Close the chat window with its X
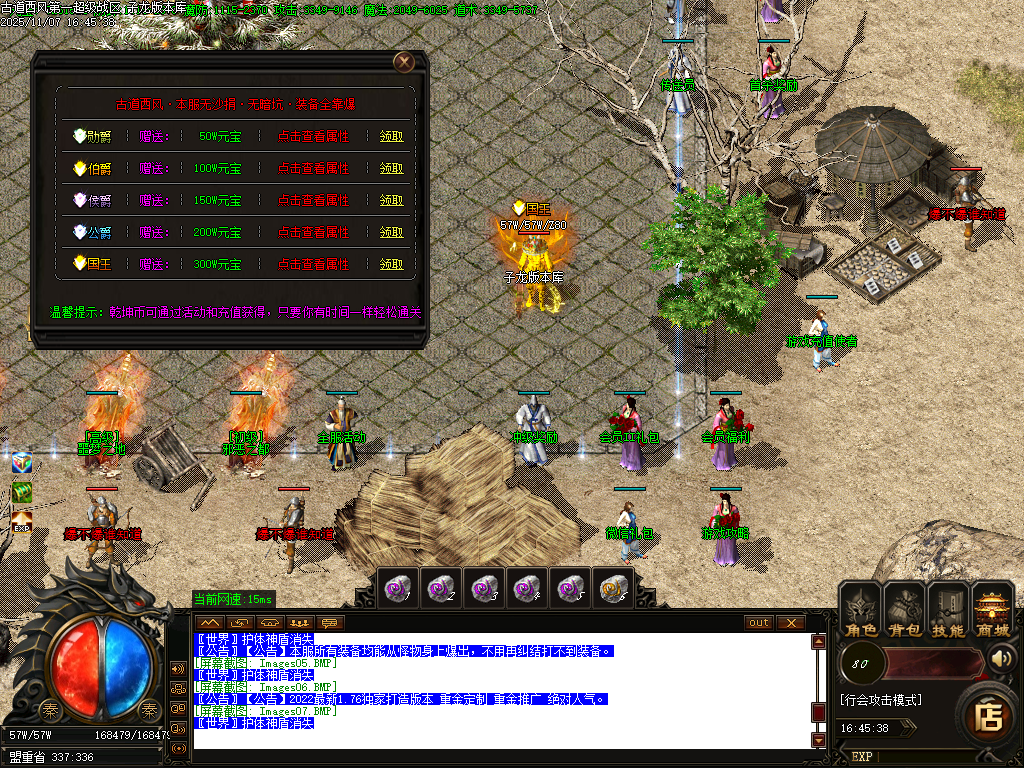 (791, 623)
